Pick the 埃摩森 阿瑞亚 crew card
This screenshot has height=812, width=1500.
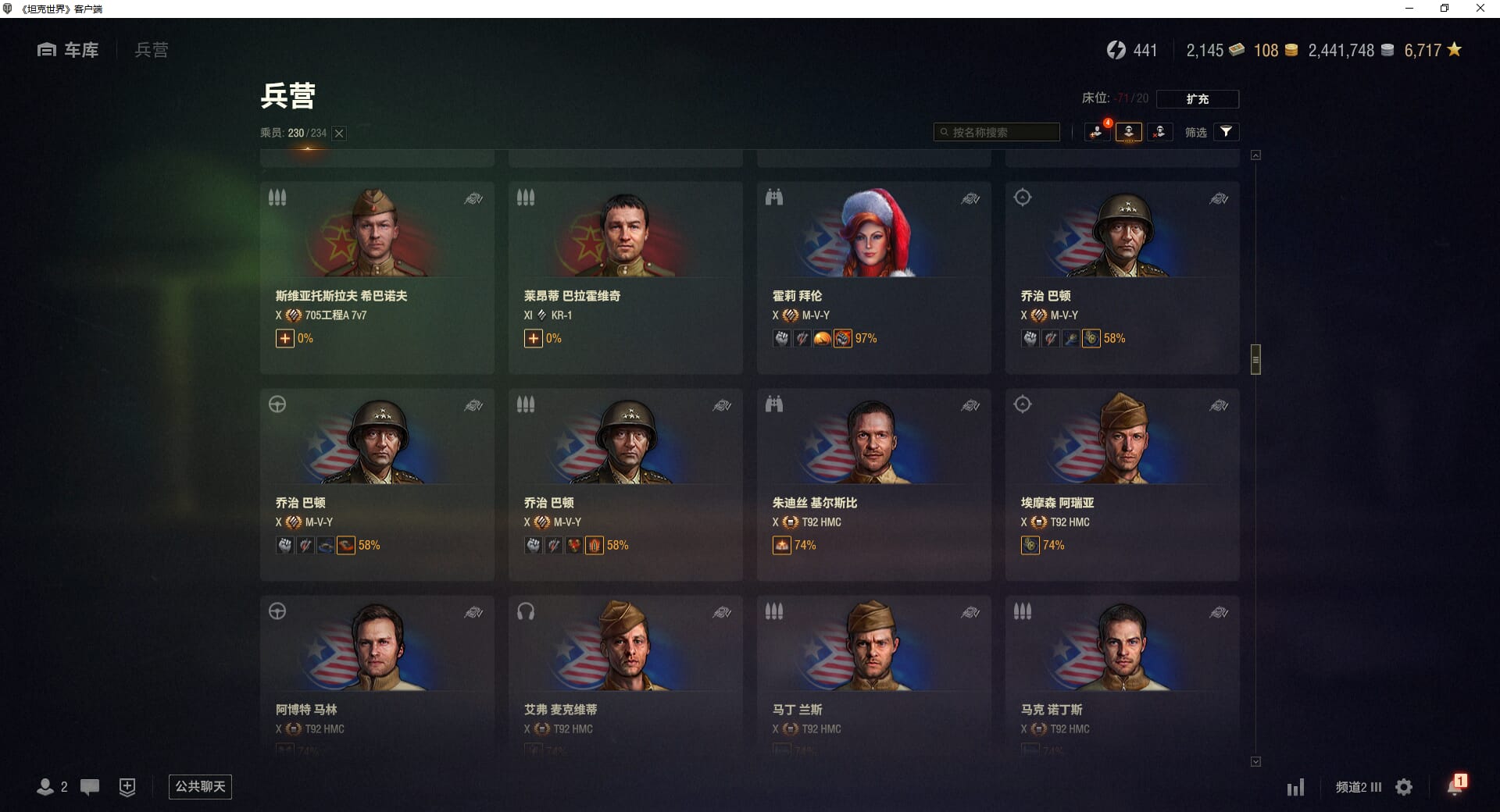pyautogui.click(x=1122, y=484)
